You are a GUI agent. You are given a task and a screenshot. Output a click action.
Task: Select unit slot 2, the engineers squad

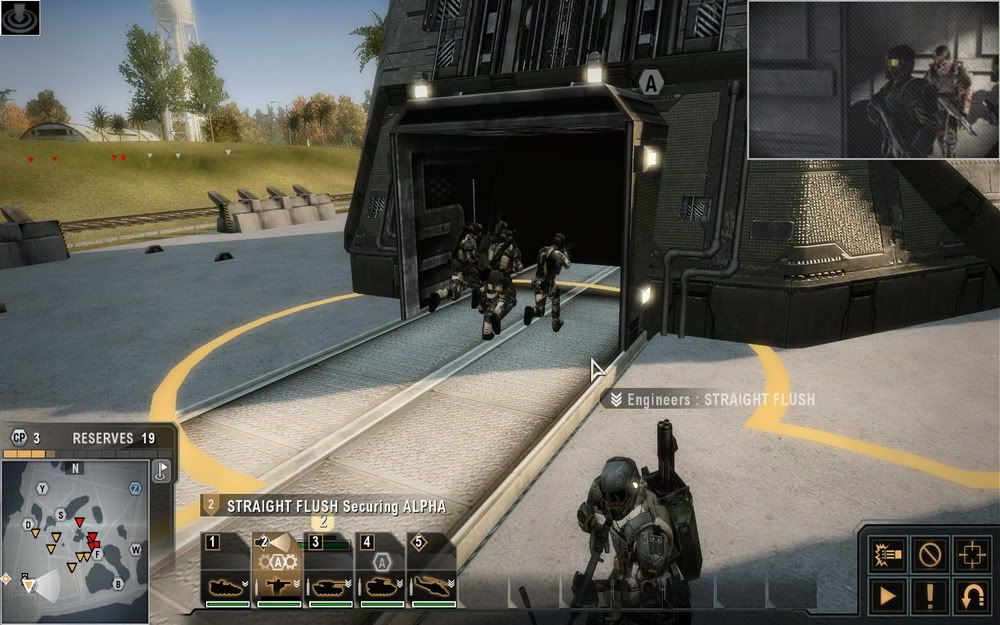pos(277,573)
